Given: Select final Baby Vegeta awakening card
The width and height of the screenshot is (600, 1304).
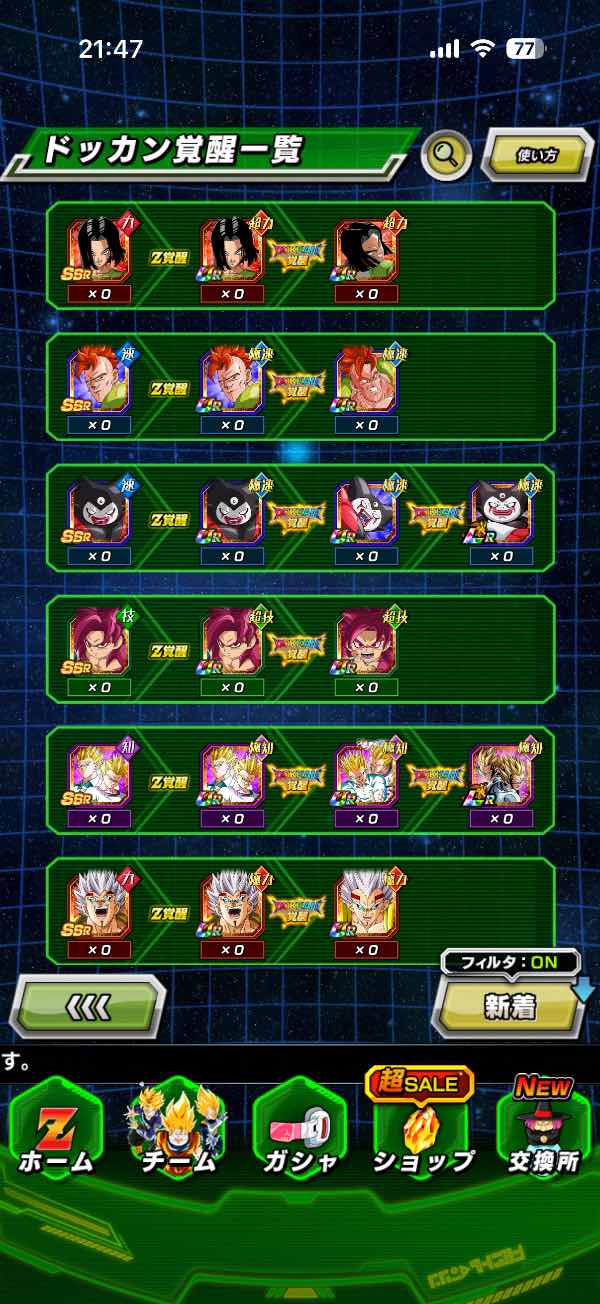Looking at the screenshot, I should coord(367,906).
